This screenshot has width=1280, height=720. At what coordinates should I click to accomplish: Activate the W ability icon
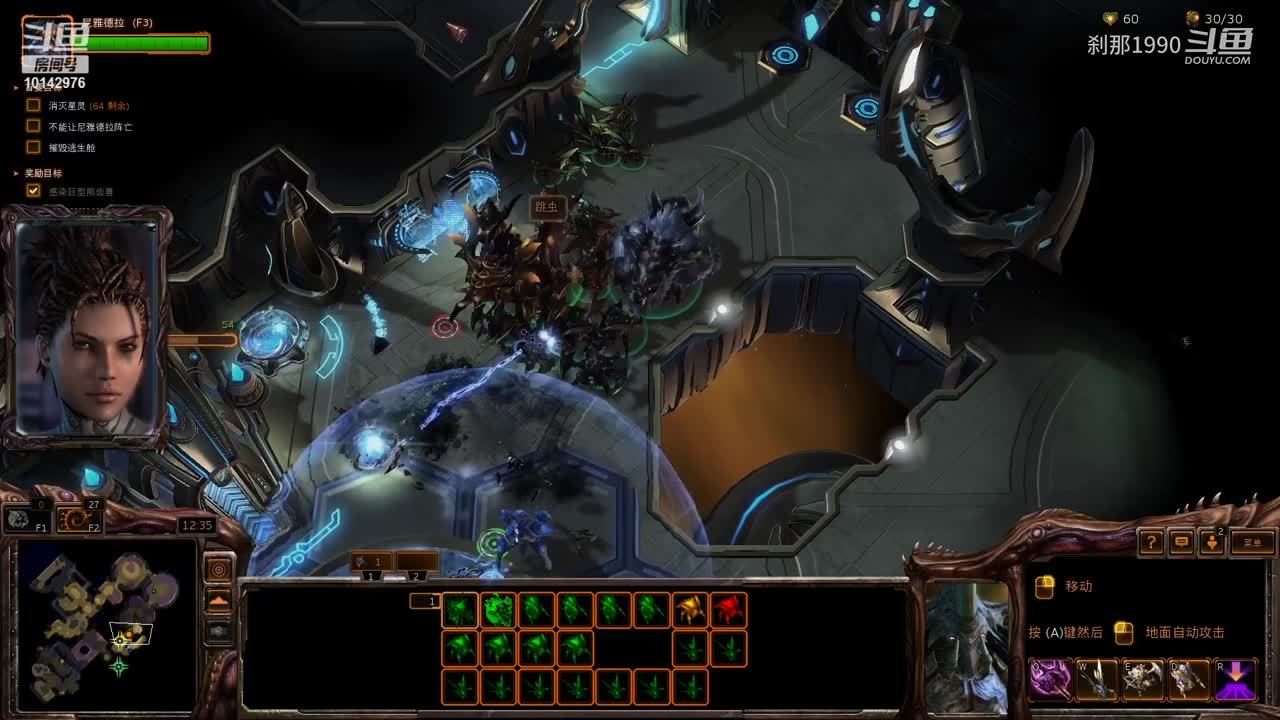[1097, 680]
